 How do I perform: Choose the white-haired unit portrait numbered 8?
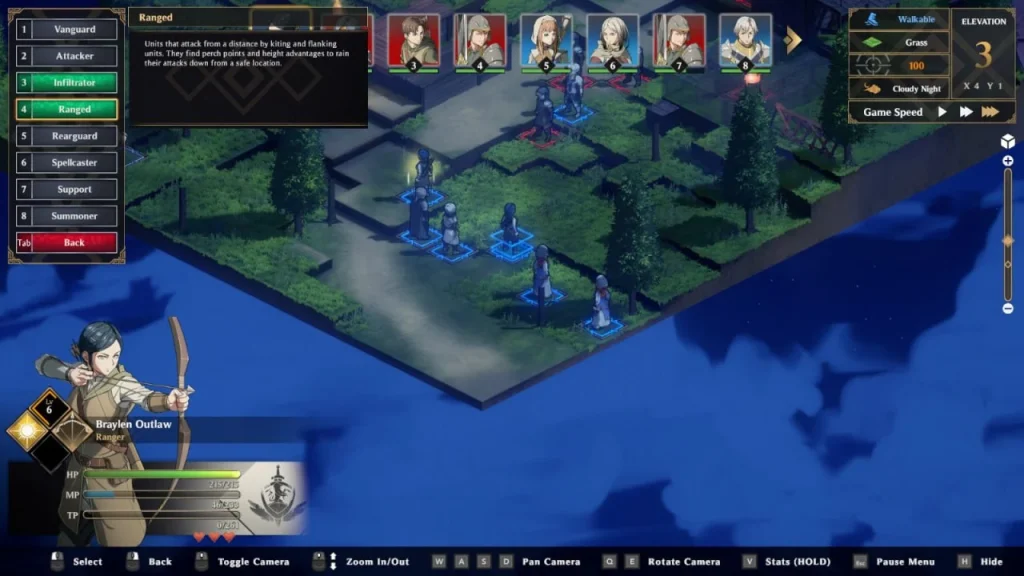click(745, 42)
